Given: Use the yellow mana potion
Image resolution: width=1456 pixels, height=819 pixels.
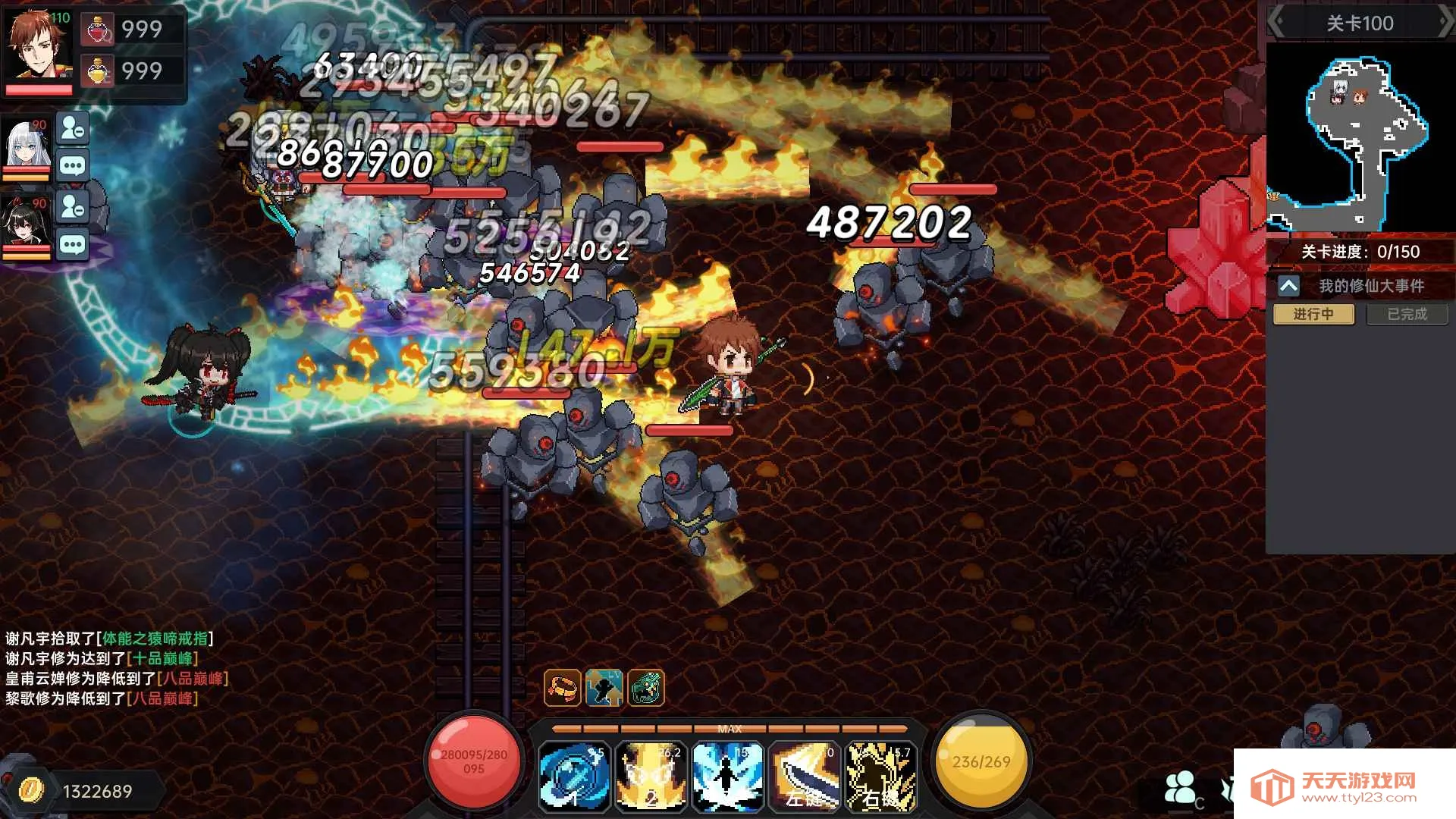Looking at the screenshot, I should (99, 71).
